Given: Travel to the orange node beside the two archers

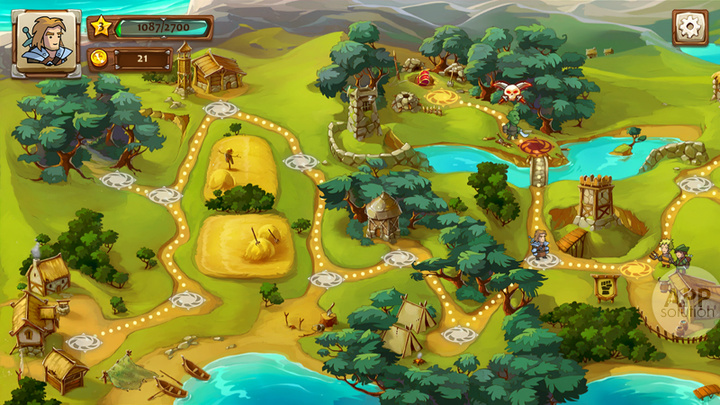Looking at the screenshot, I should coord(633,269).
